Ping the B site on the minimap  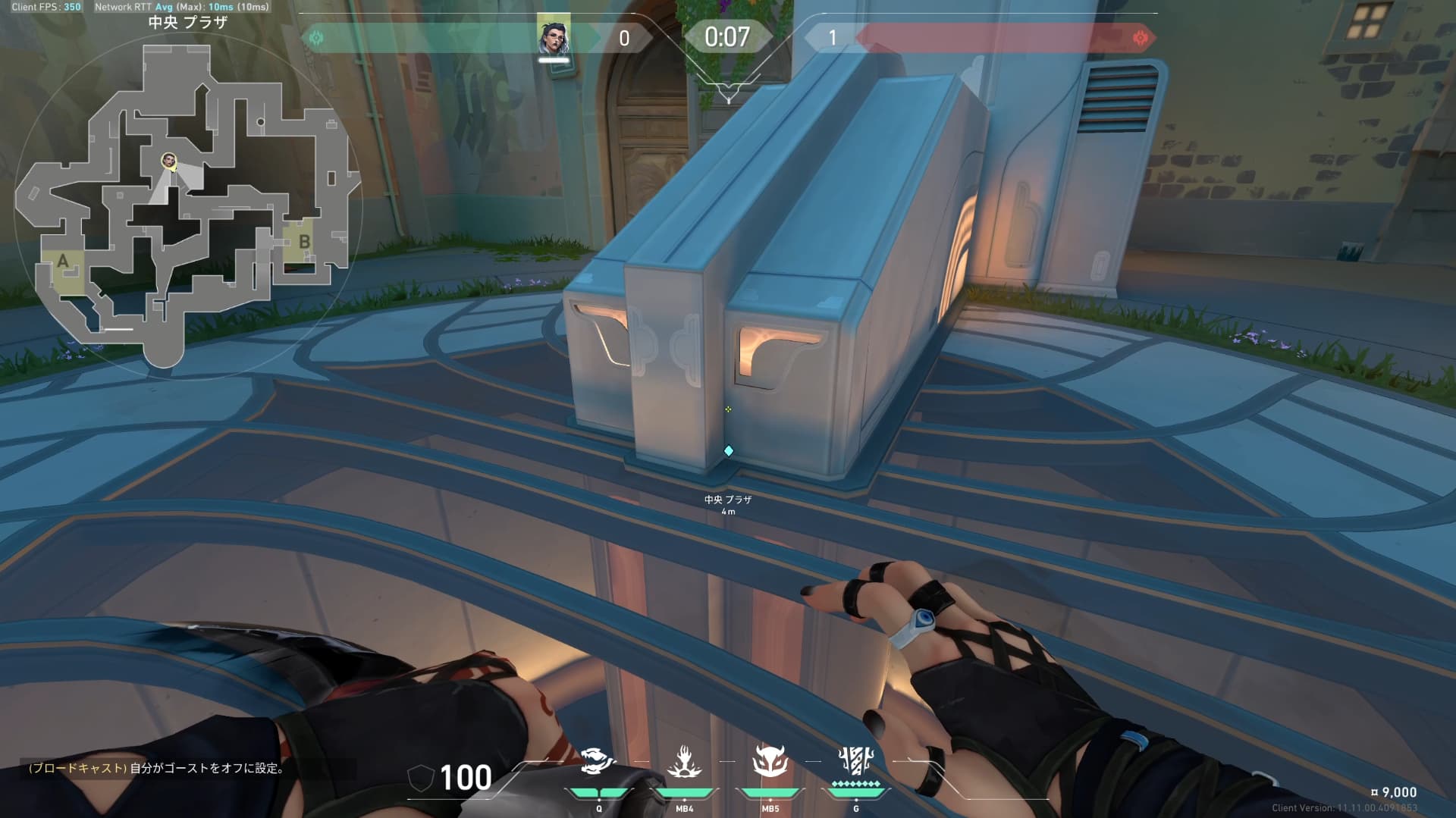303,243
